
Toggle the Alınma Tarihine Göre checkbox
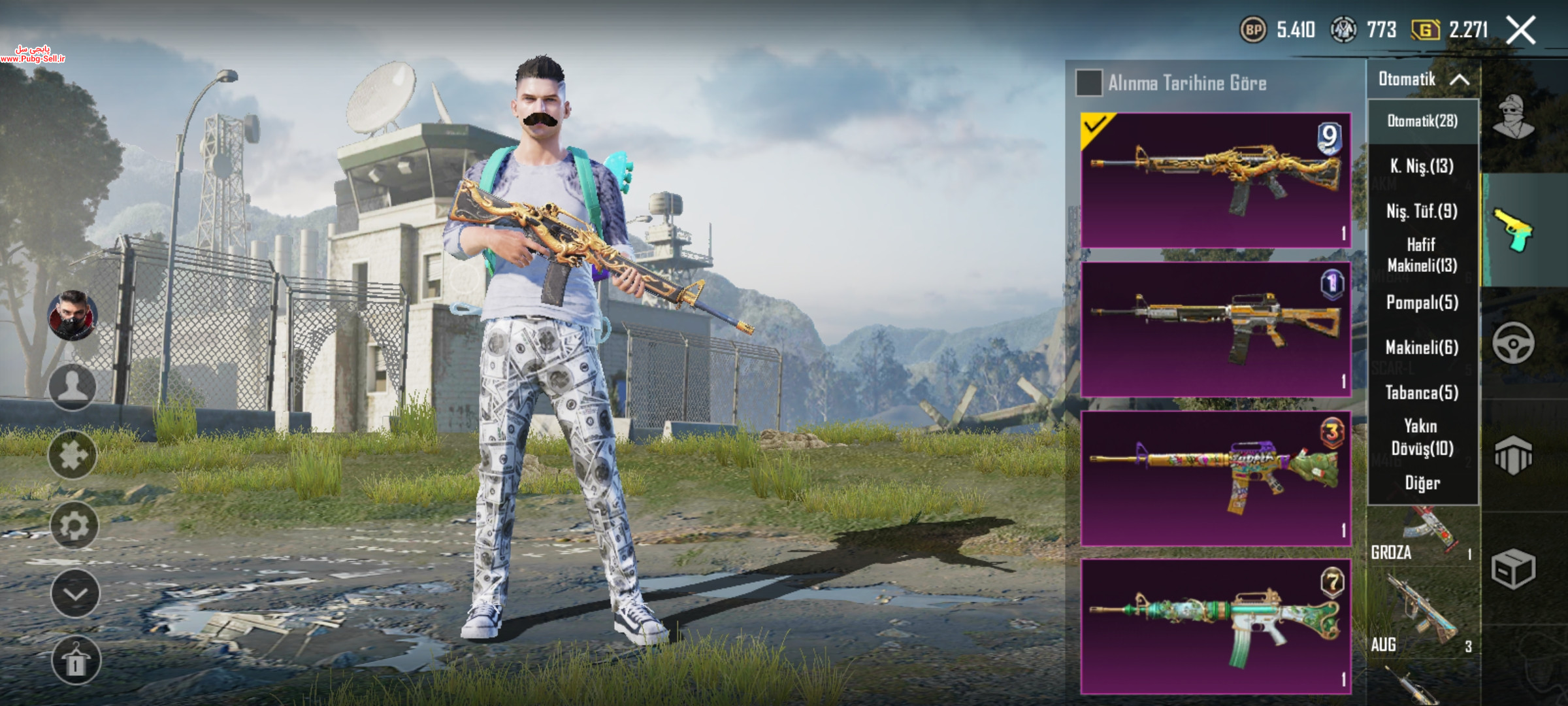pos(1088,83)
